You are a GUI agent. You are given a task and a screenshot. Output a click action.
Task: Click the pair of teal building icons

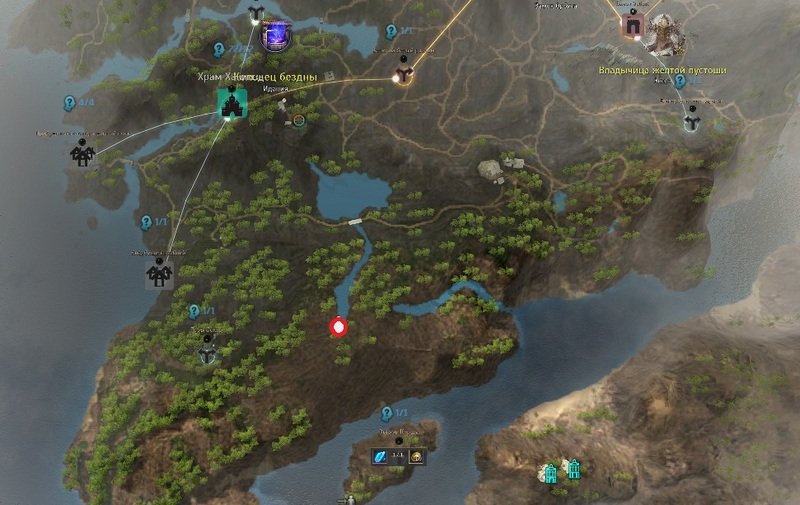[x=561, y=469]
